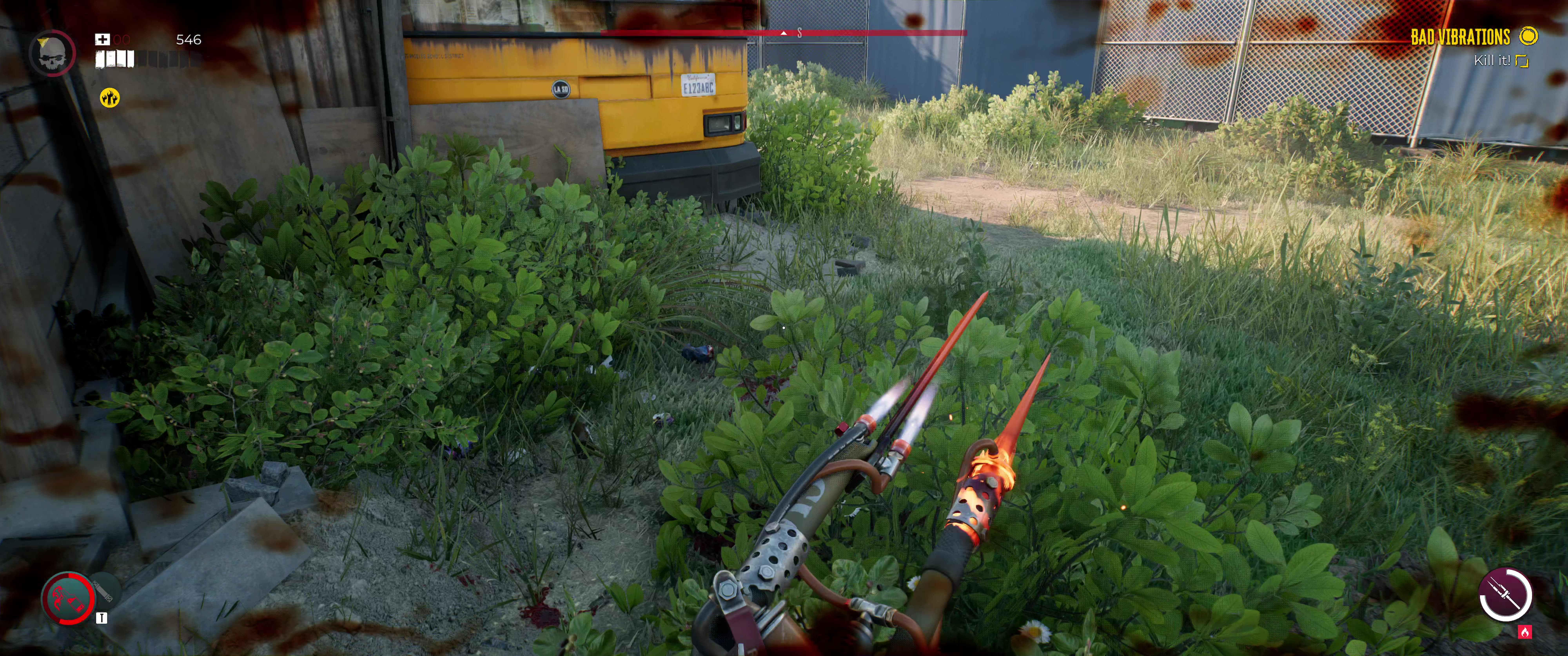Open the skull character portrait
Image resolution: width=1568 pixels, height=656 pixels.
(x=52, y=53)
